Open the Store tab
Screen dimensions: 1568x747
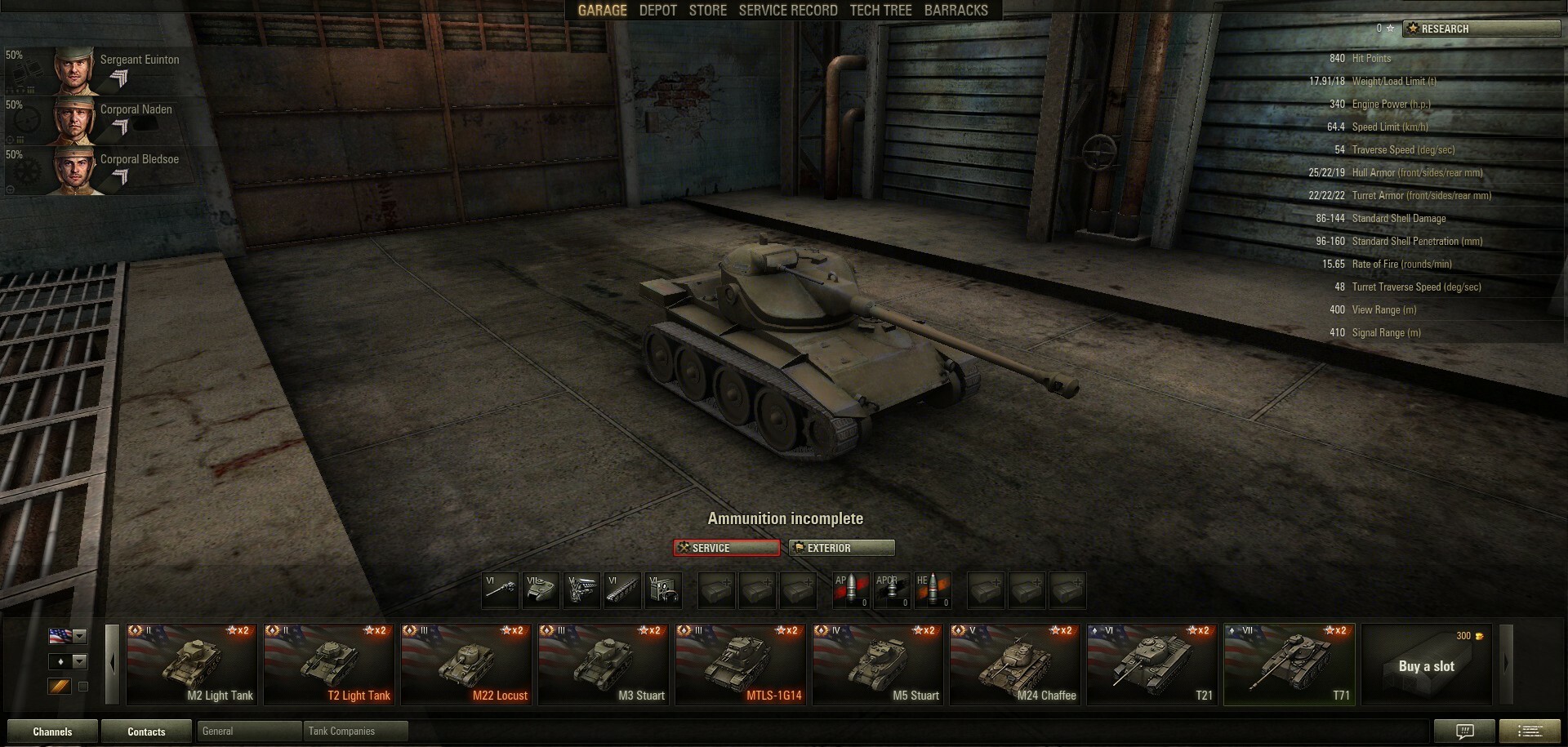pyautogui.click(x=707, y=11)
